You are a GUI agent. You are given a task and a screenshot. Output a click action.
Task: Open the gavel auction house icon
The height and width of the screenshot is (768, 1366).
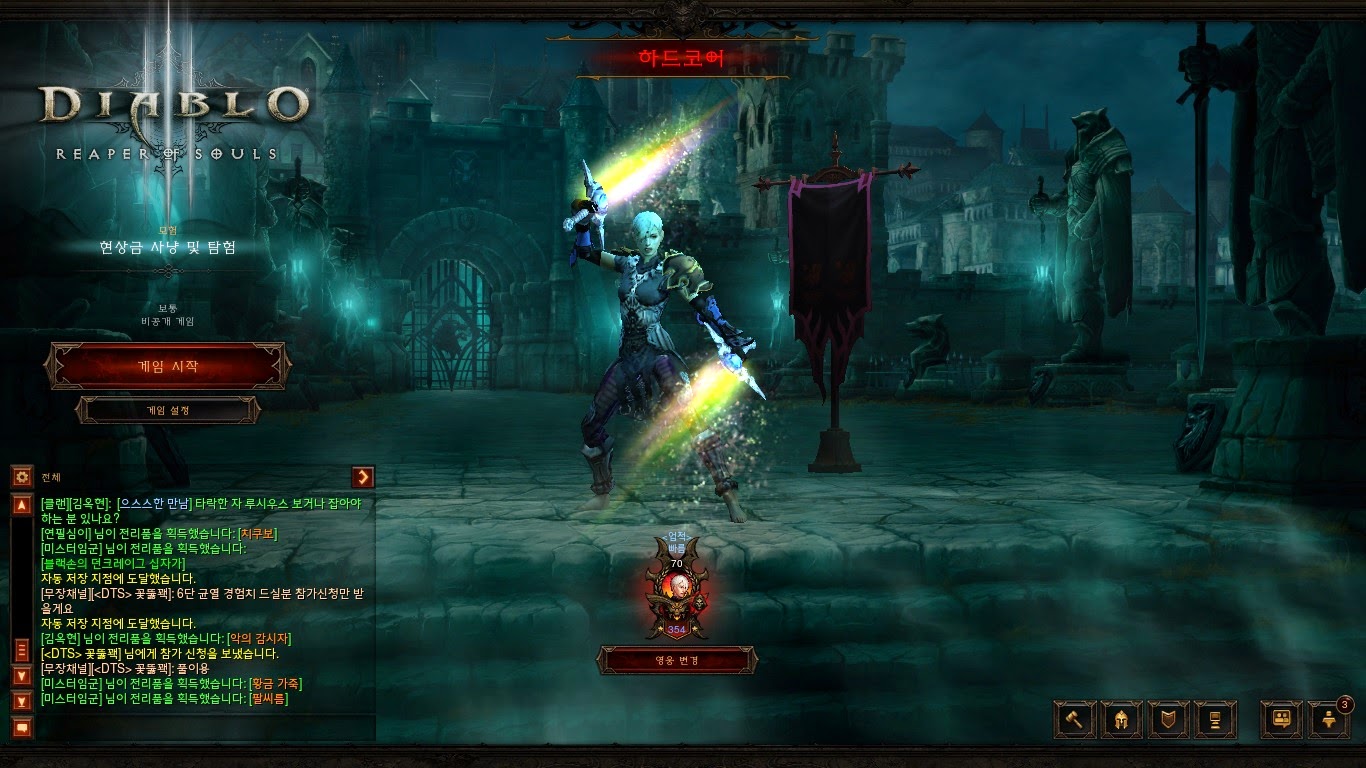pyautogui.click(x=1075, y=719)
